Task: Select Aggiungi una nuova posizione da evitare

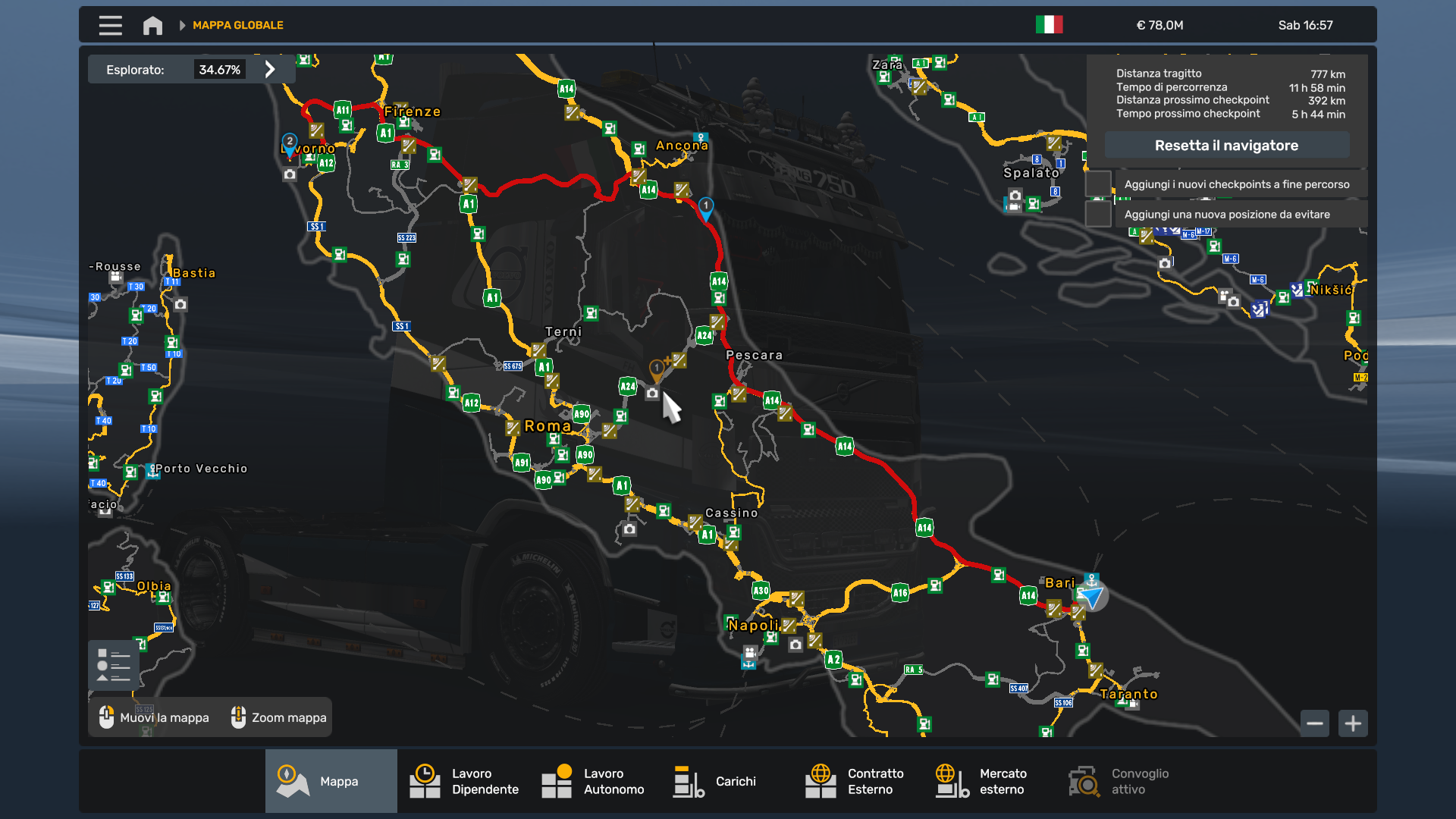Action: (1227, 215)
